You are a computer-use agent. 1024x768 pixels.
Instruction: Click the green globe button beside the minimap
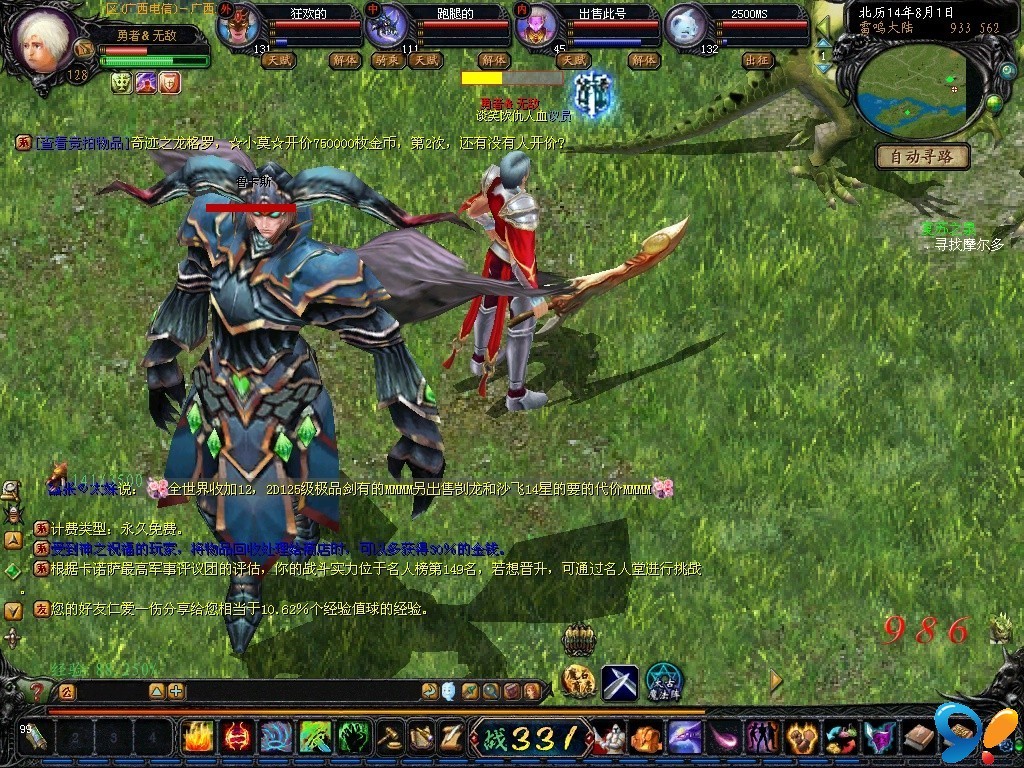(994, 102)
